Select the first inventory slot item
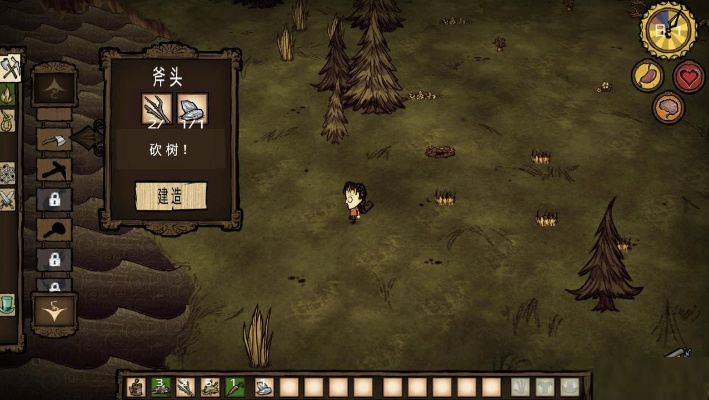Screen dimensions: 709x400 coord(135,387)
